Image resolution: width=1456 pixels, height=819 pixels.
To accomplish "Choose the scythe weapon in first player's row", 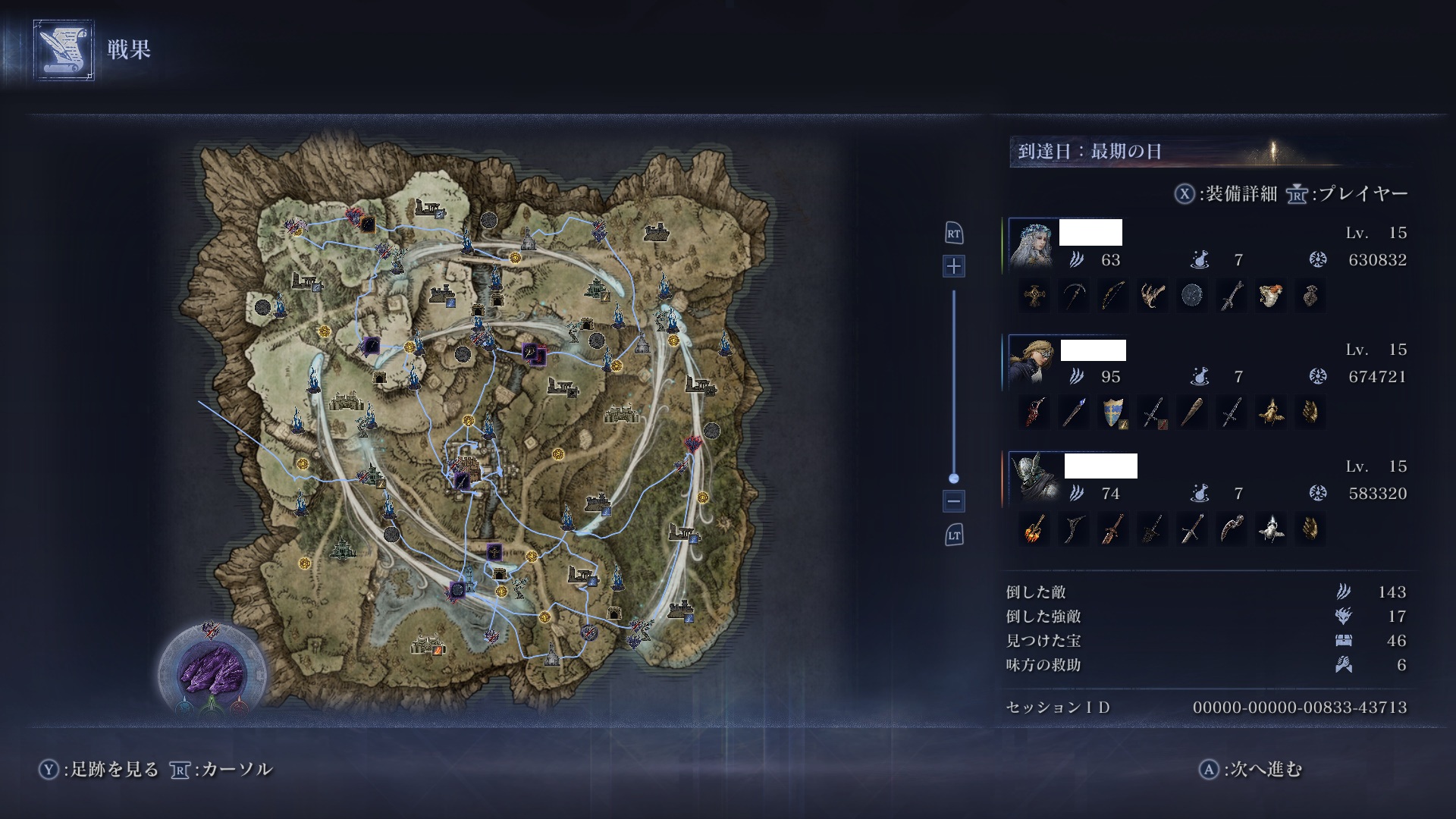I will pos(1074,295).
